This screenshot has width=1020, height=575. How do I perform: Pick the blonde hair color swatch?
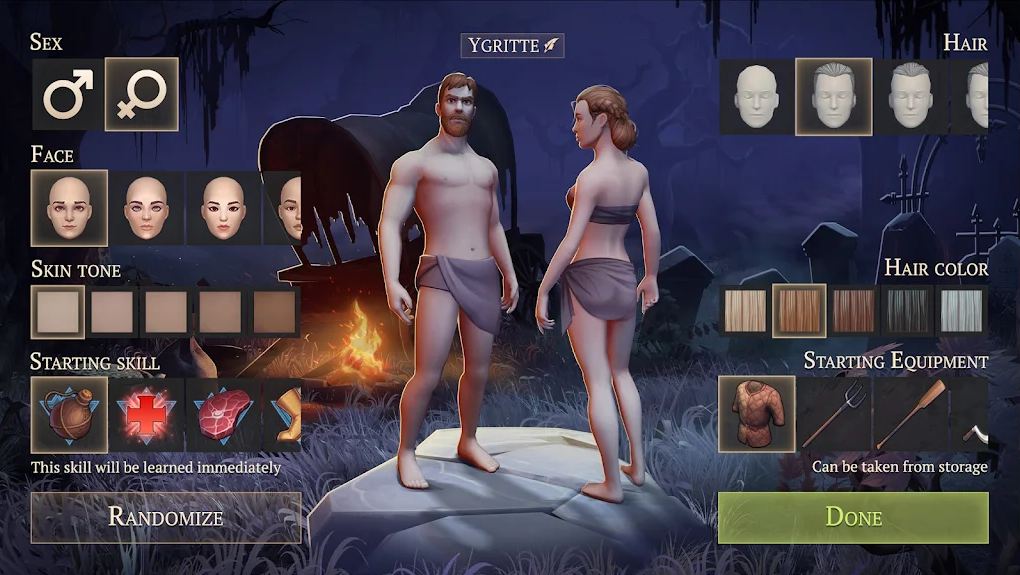(745, 310)
